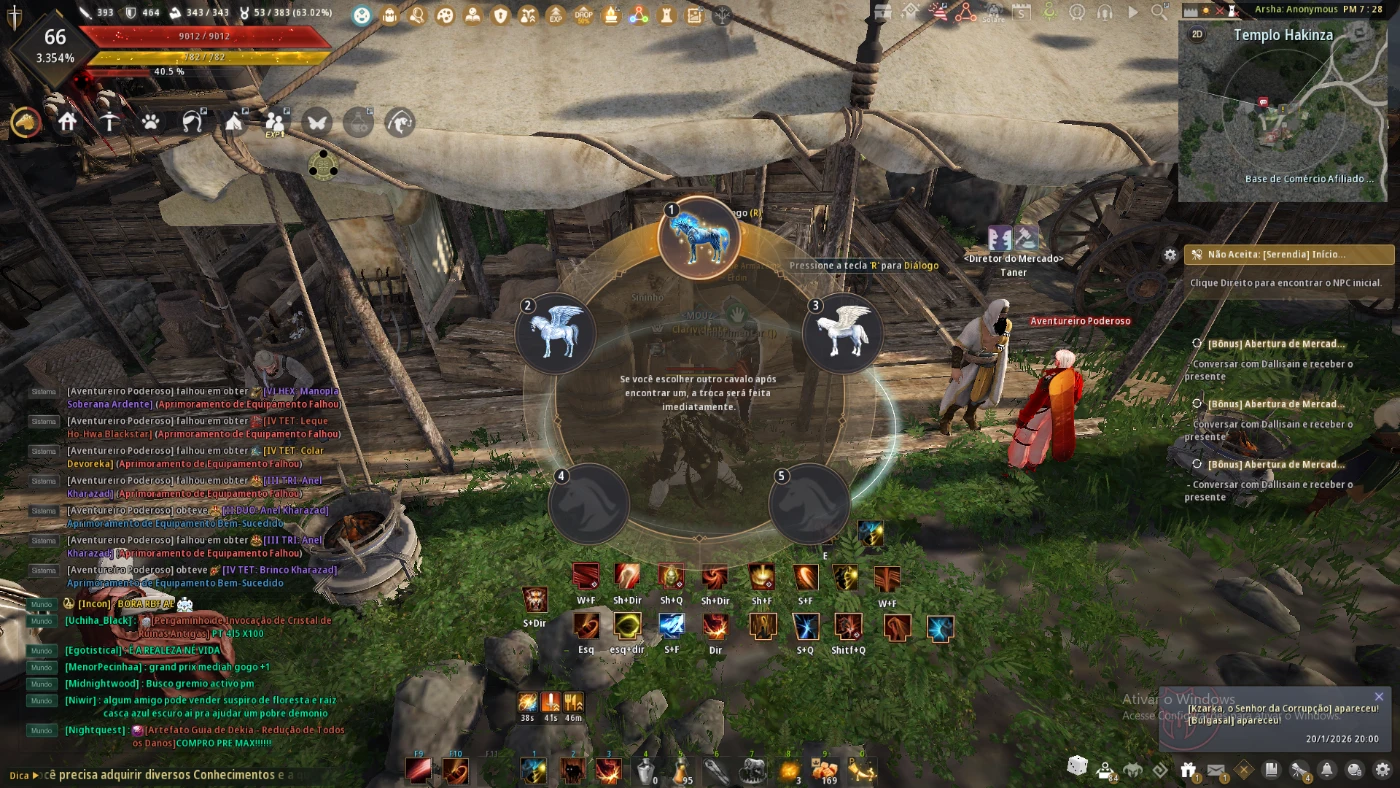Select the blue glowing horse in slot 1
The image size is (1400, 788).
click(699, 238)
